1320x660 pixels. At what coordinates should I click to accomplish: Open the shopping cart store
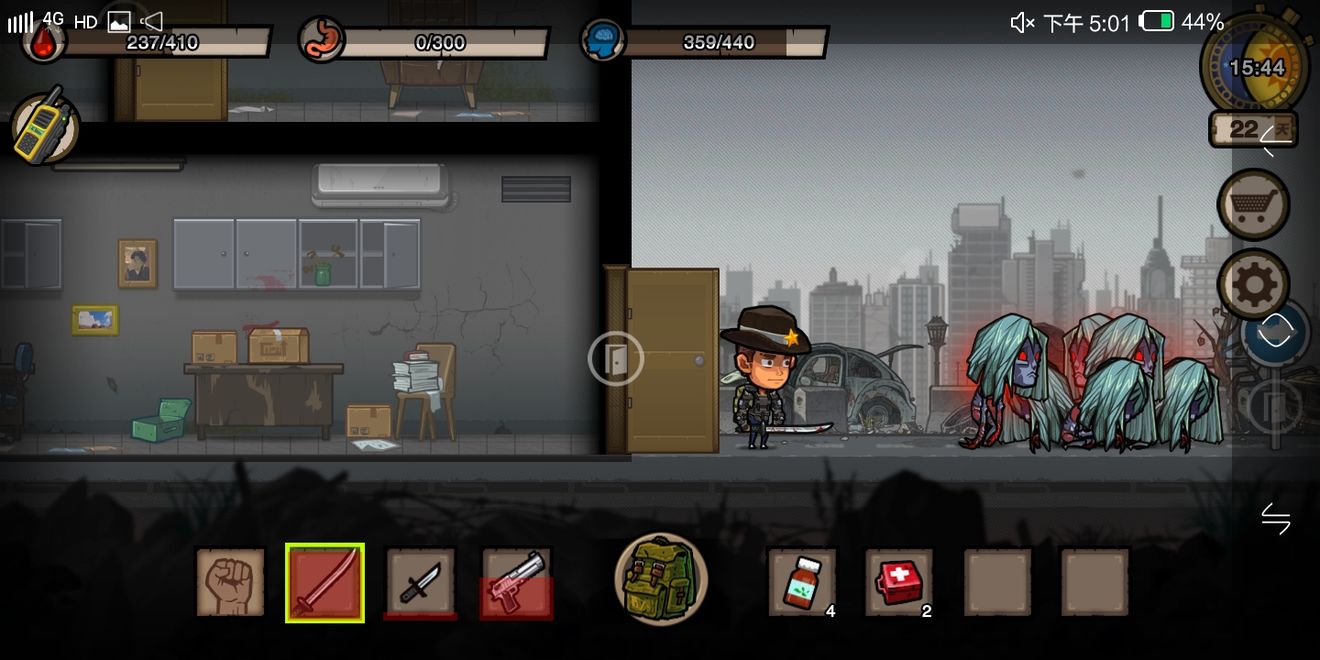point(1253,205)
